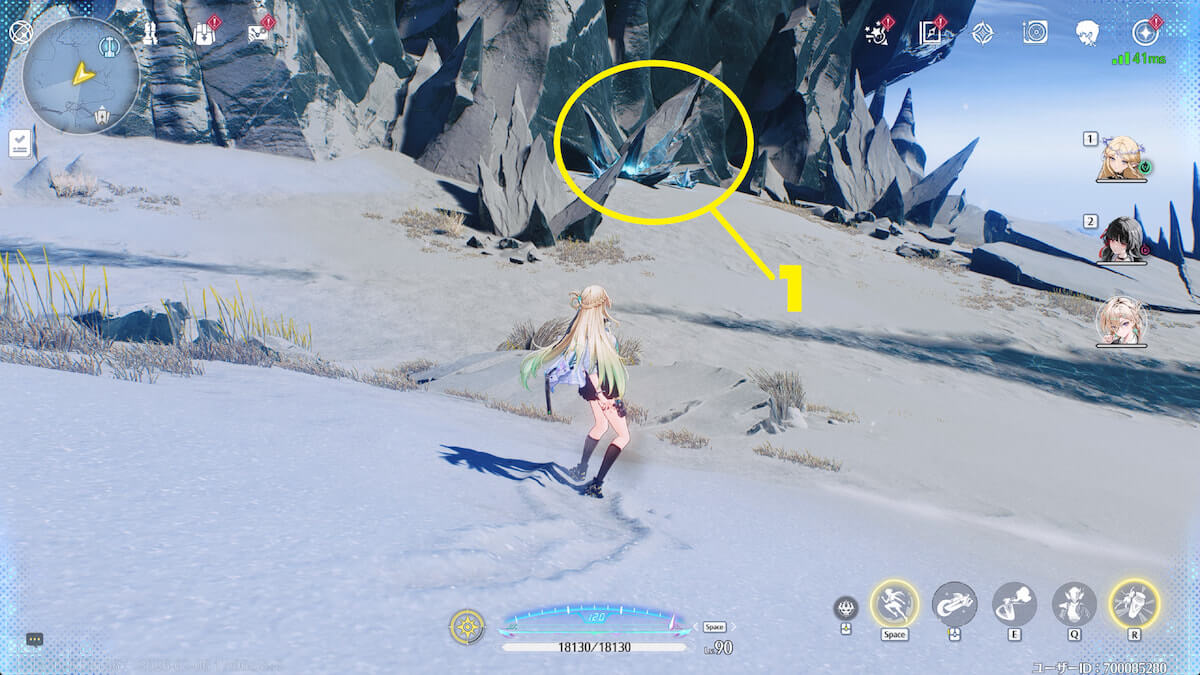Viewport: 1200px width, 675px height.
Task: Open the circular minimap
Action: tap(80, 75)
